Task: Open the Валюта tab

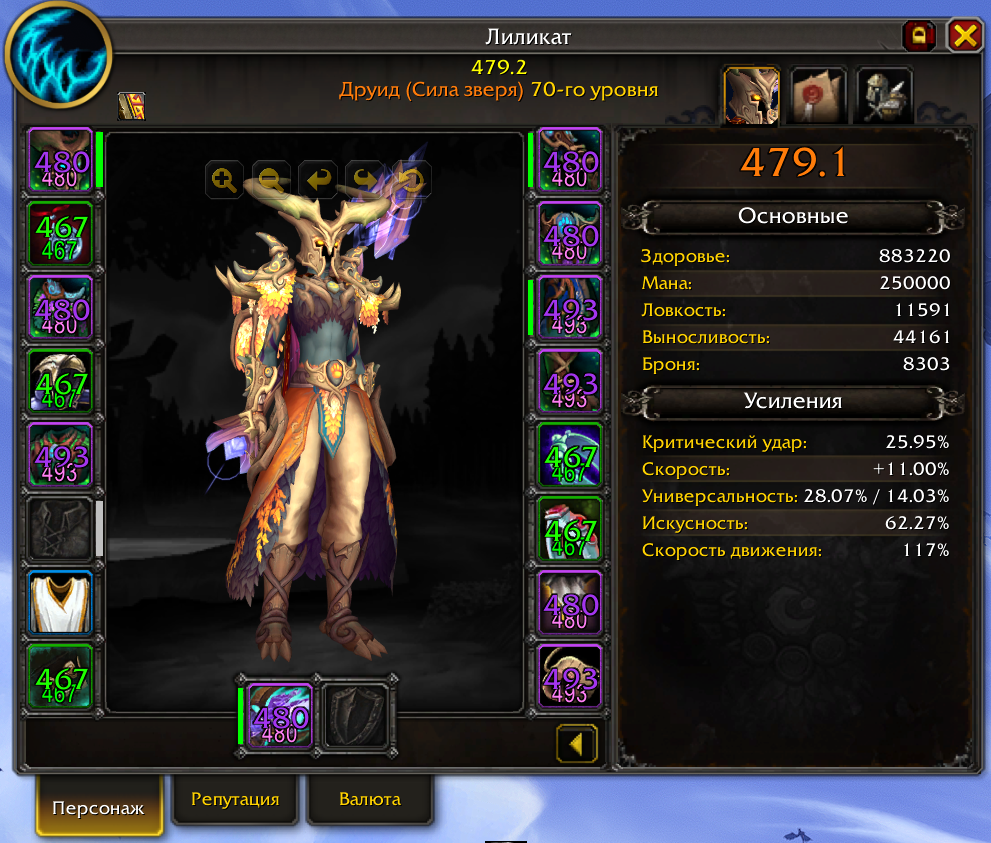Action: click(370, 799)
